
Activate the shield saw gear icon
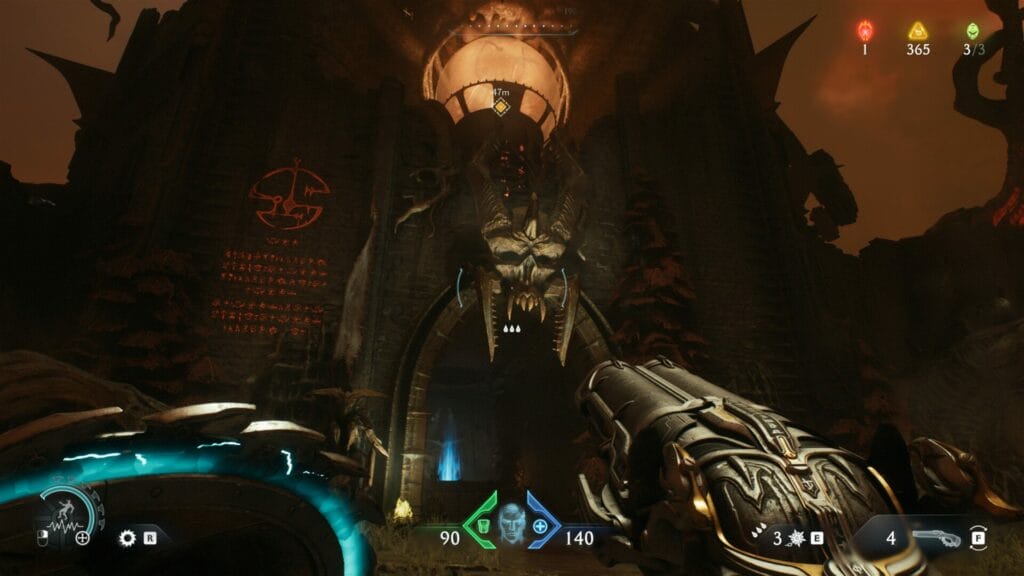click(x=126, y=537)
